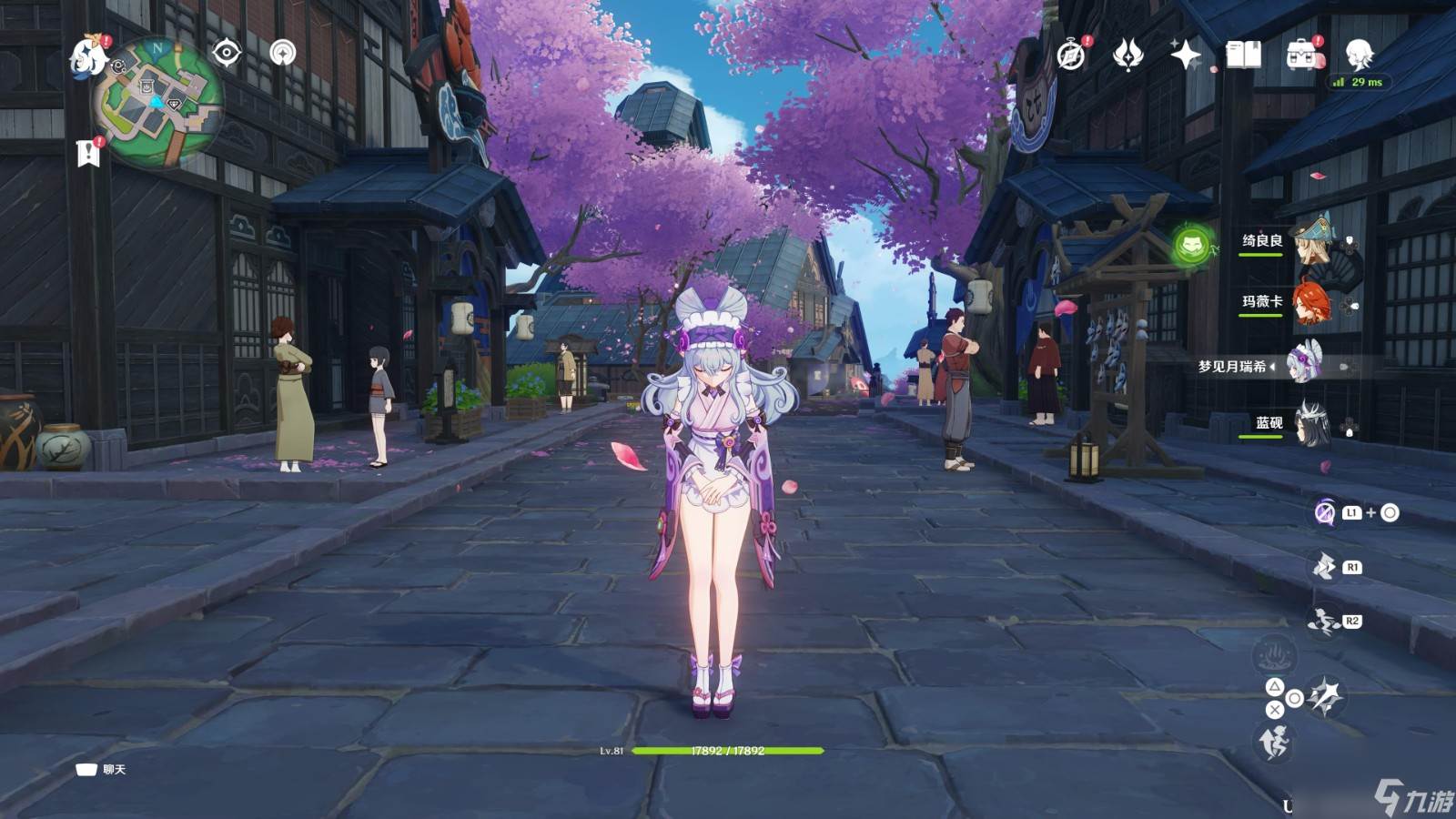Open the adventurer handbook book icon

click(x=1243, y=56)
